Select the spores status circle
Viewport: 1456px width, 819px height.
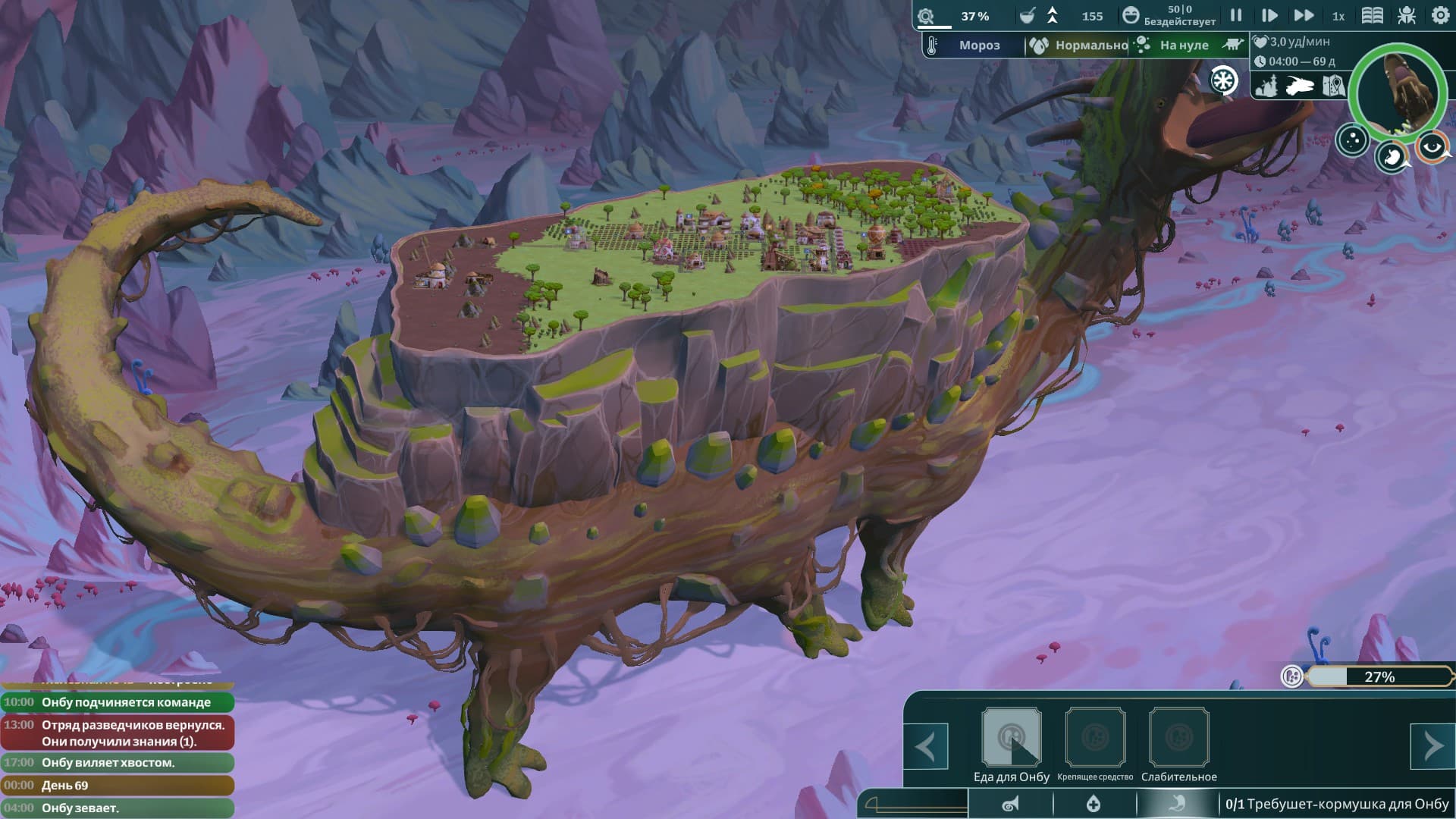pos(1352,140)
